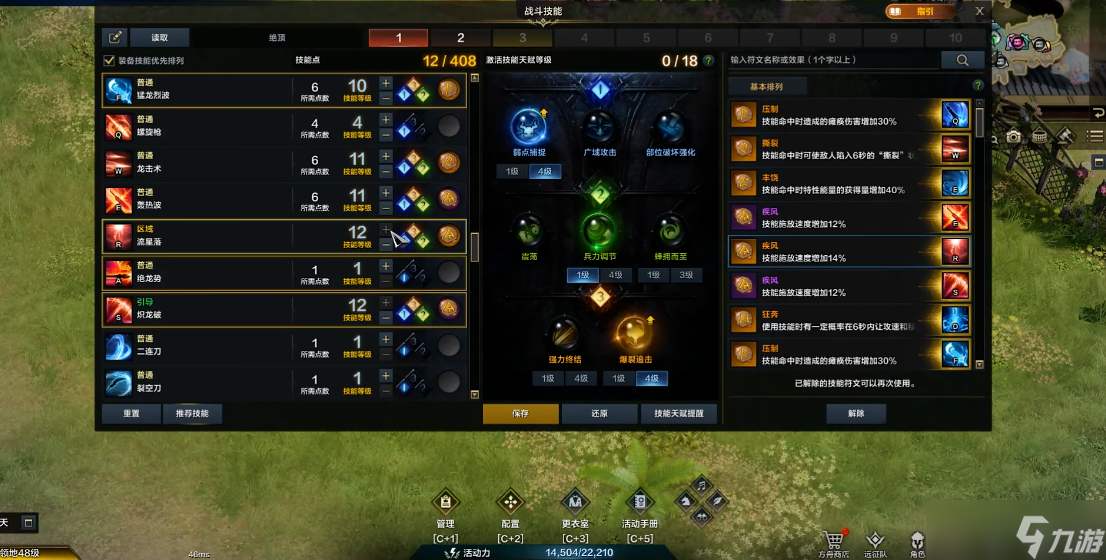Open the 基本排列 sort dropdown

pos(768,87)
